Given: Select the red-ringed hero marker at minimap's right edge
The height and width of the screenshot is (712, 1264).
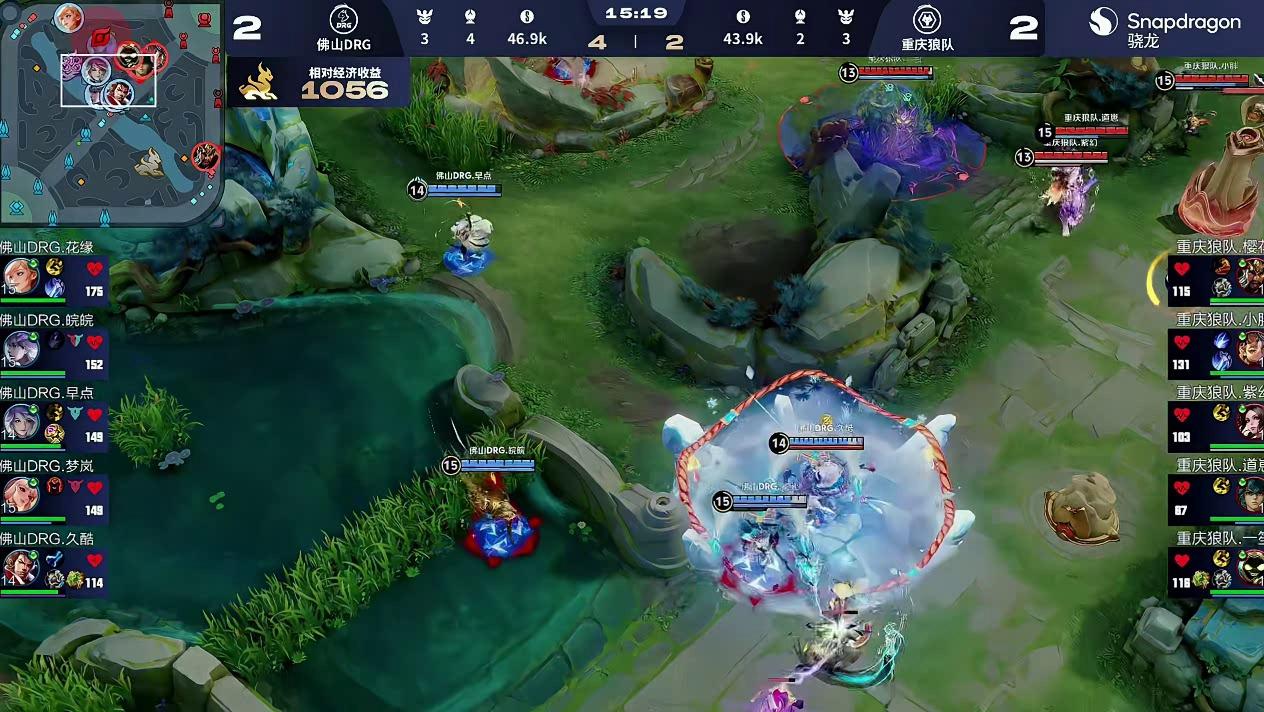Looking at the screenshot, I should tap(207, 155).
